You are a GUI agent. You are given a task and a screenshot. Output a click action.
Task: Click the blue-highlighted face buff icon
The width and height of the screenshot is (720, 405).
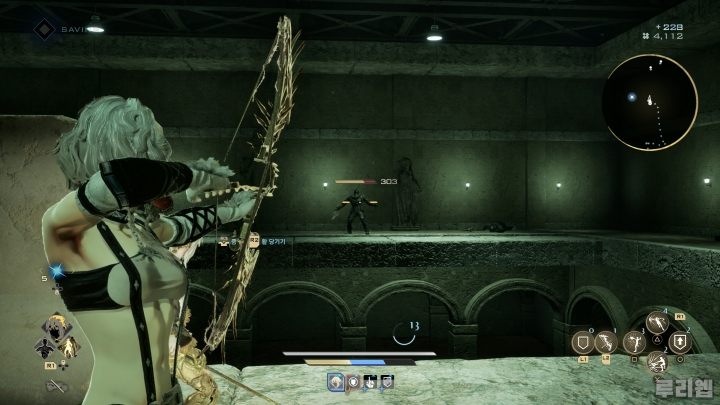pyautogui.click(x=336, y=381)
